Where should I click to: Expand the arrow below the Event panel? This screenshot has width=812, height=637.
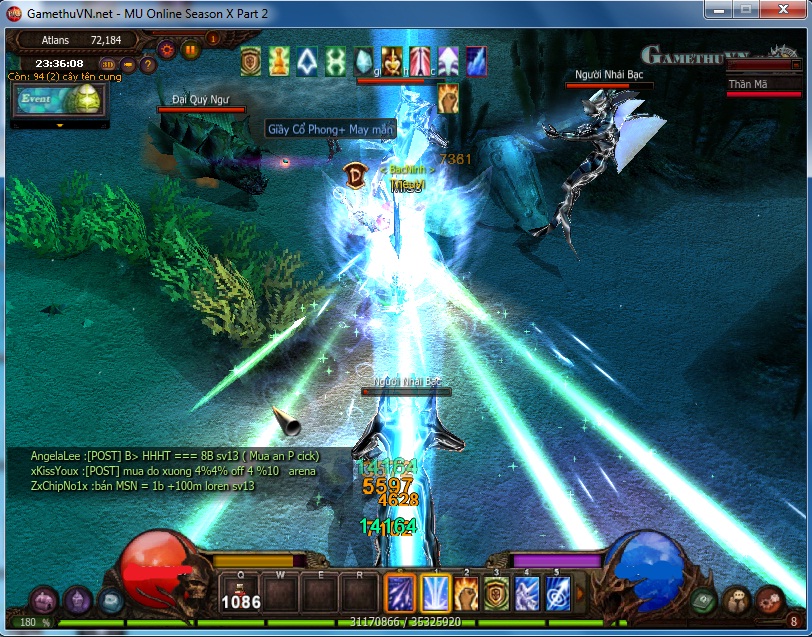point(60,125)
